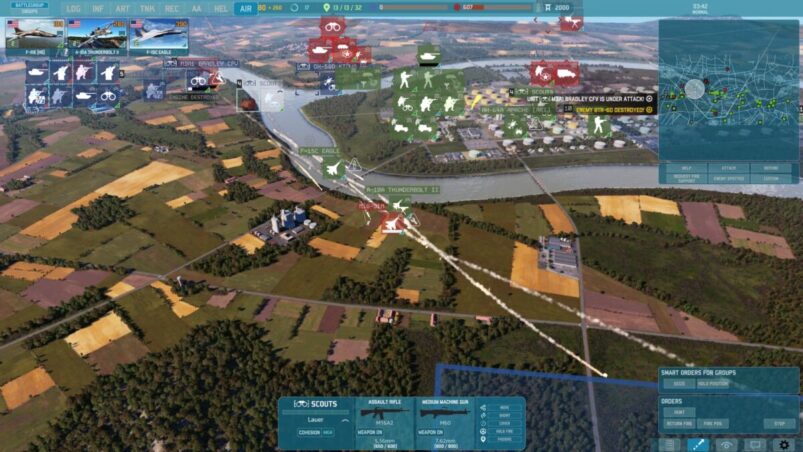
Task: Show the TNK unit category
Action: tap(148, 8)
